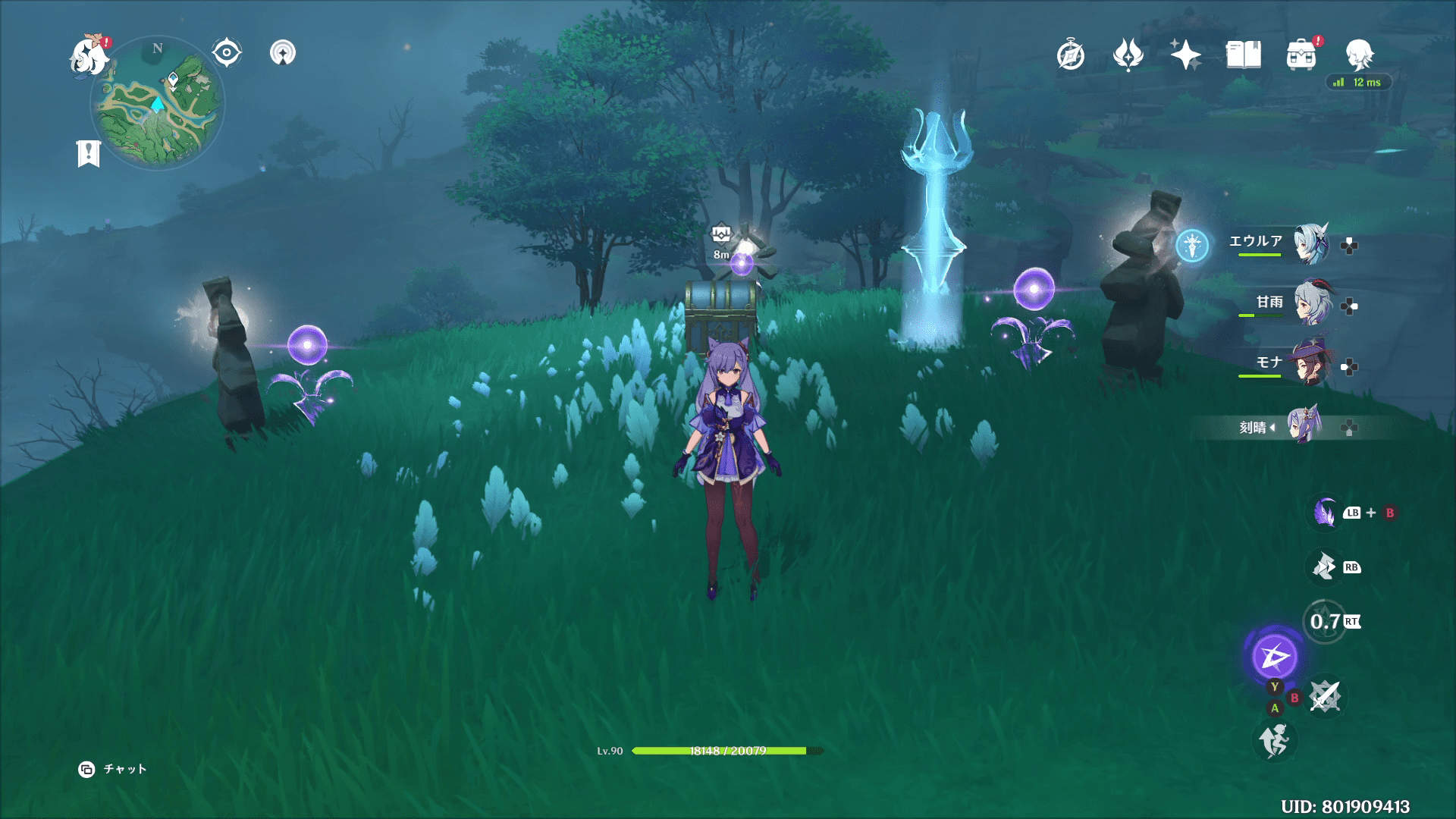Open the チャット chat box
Viewport: 1456px width, 819px height.
coord(113,769)
